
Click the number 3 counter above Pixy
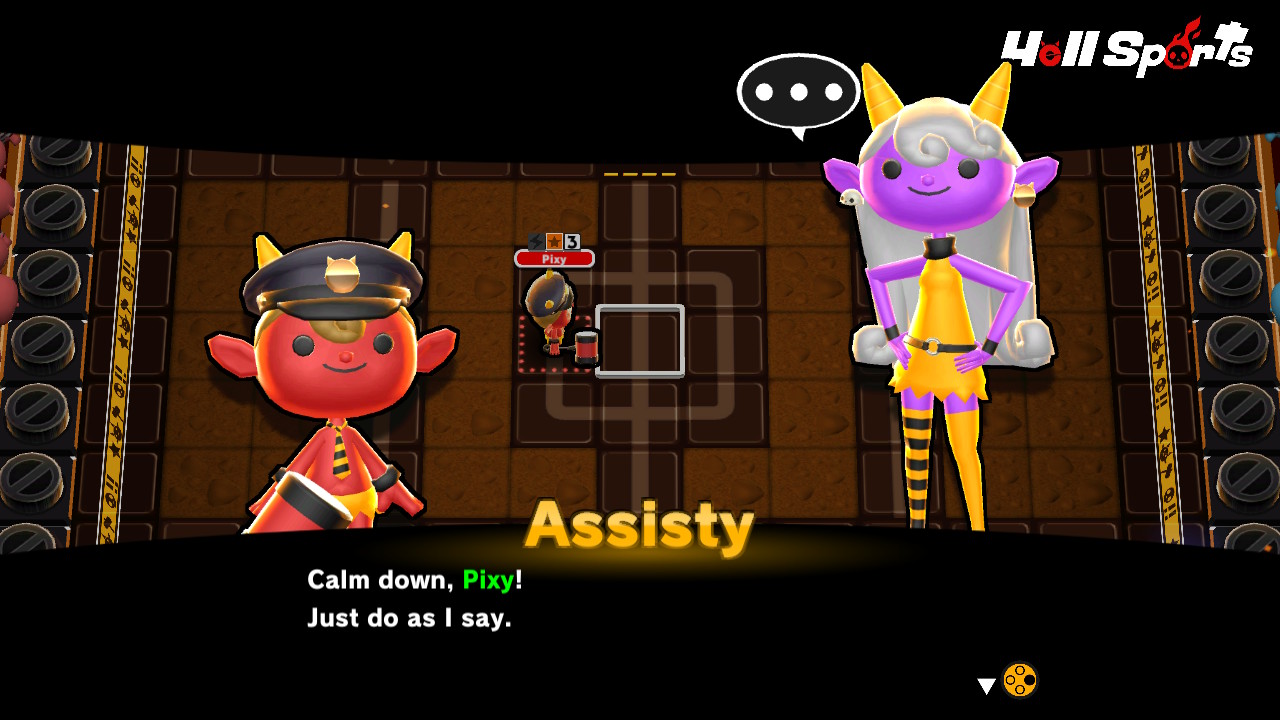point(572,242)
